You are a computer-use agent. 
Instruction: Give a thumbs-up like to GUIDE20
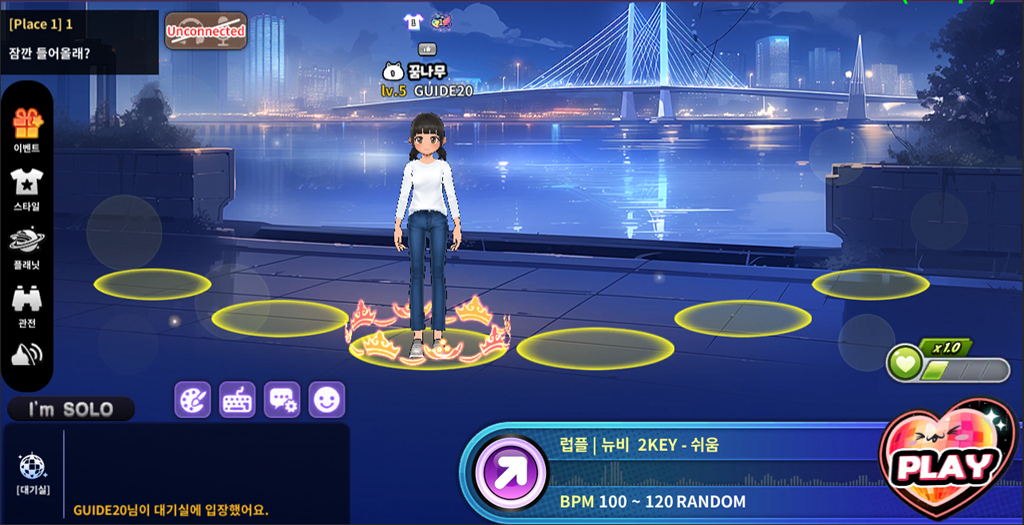click(427, 48)
